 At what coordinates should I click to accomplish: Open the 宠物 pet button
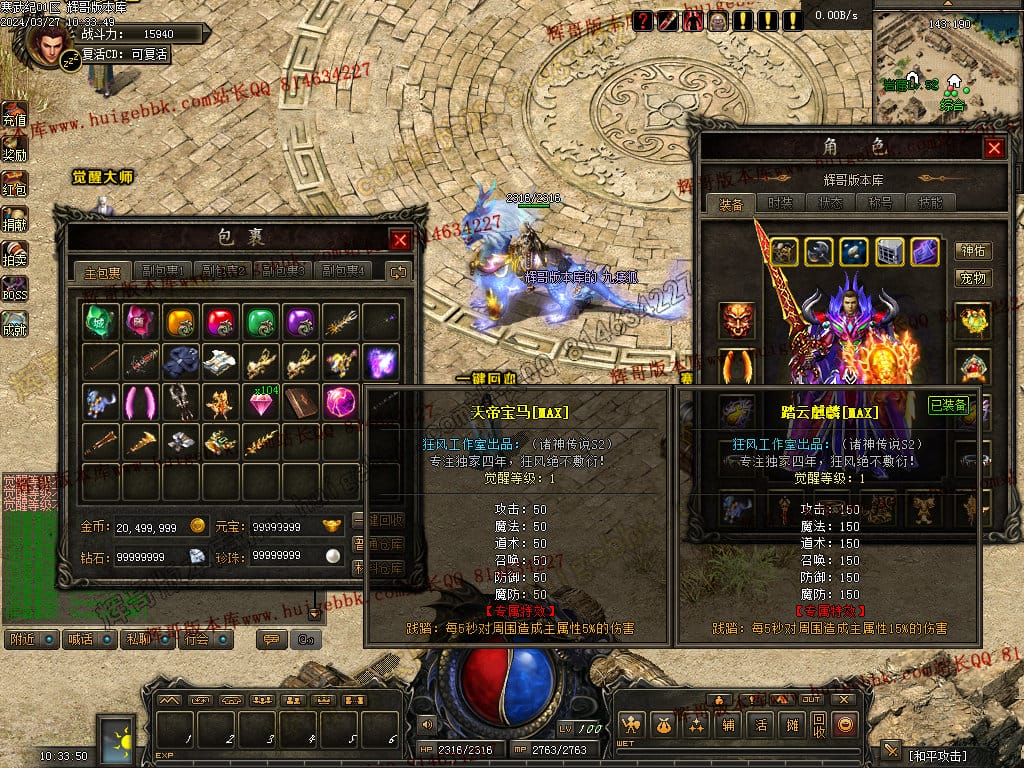tap(973, 277)
